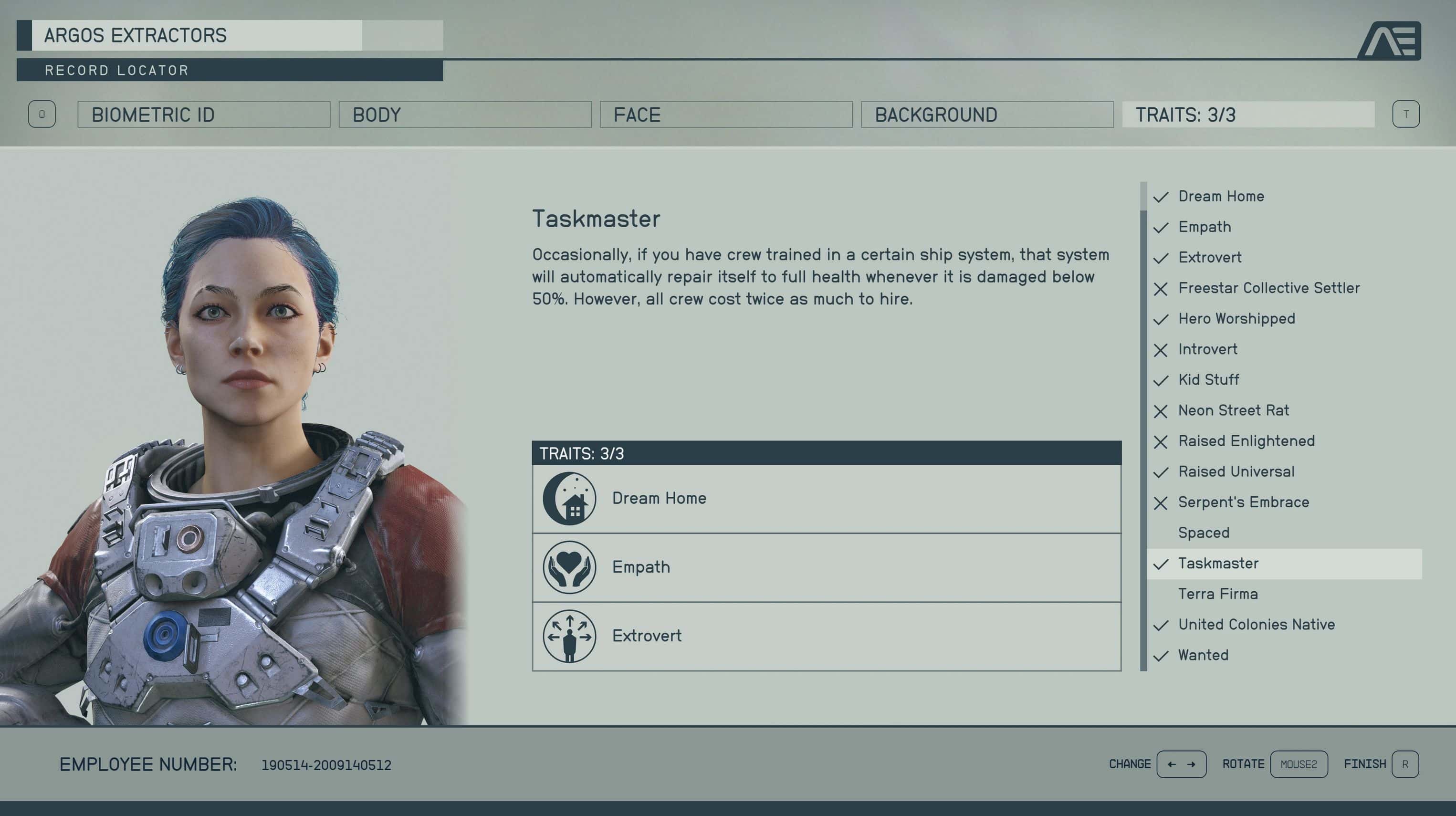Choose the Raised Enlightened trait
1456x816 pixels.
point(1247,441)
